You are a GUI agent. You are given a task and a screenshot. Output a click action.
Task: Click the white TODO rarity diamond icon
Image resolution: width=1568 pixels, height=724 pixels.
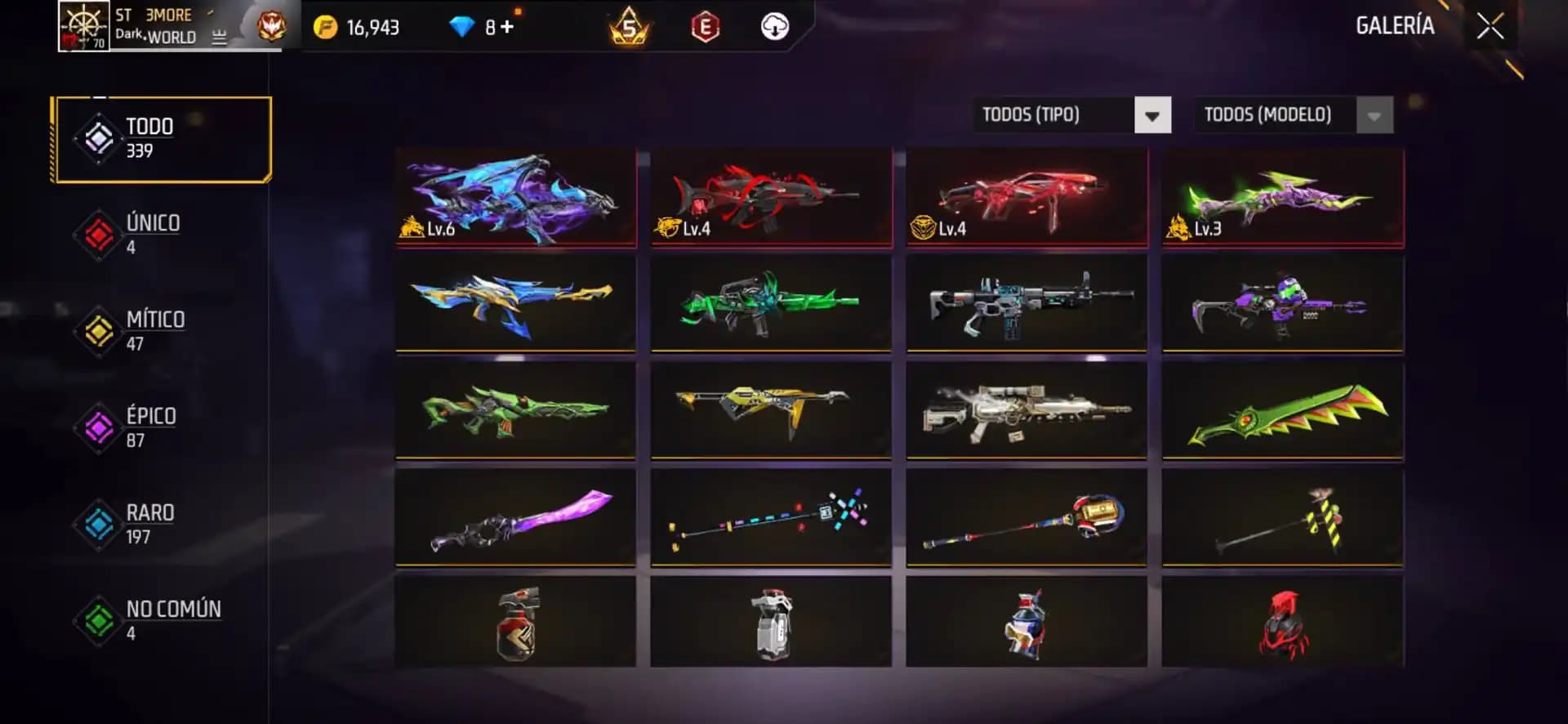tap(96, 136)
